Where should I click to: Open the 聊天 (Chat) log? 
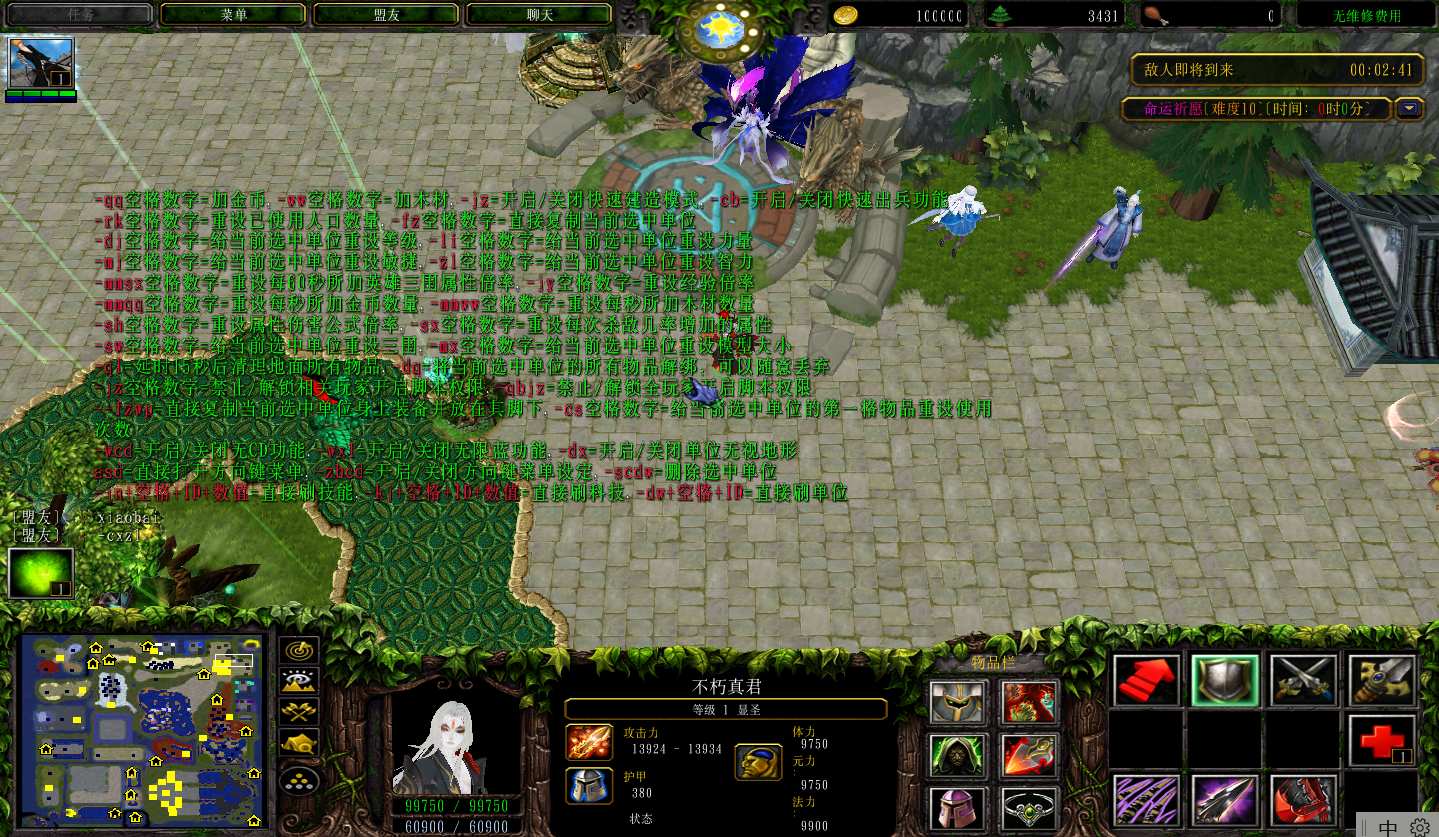[x=539, y=15]
